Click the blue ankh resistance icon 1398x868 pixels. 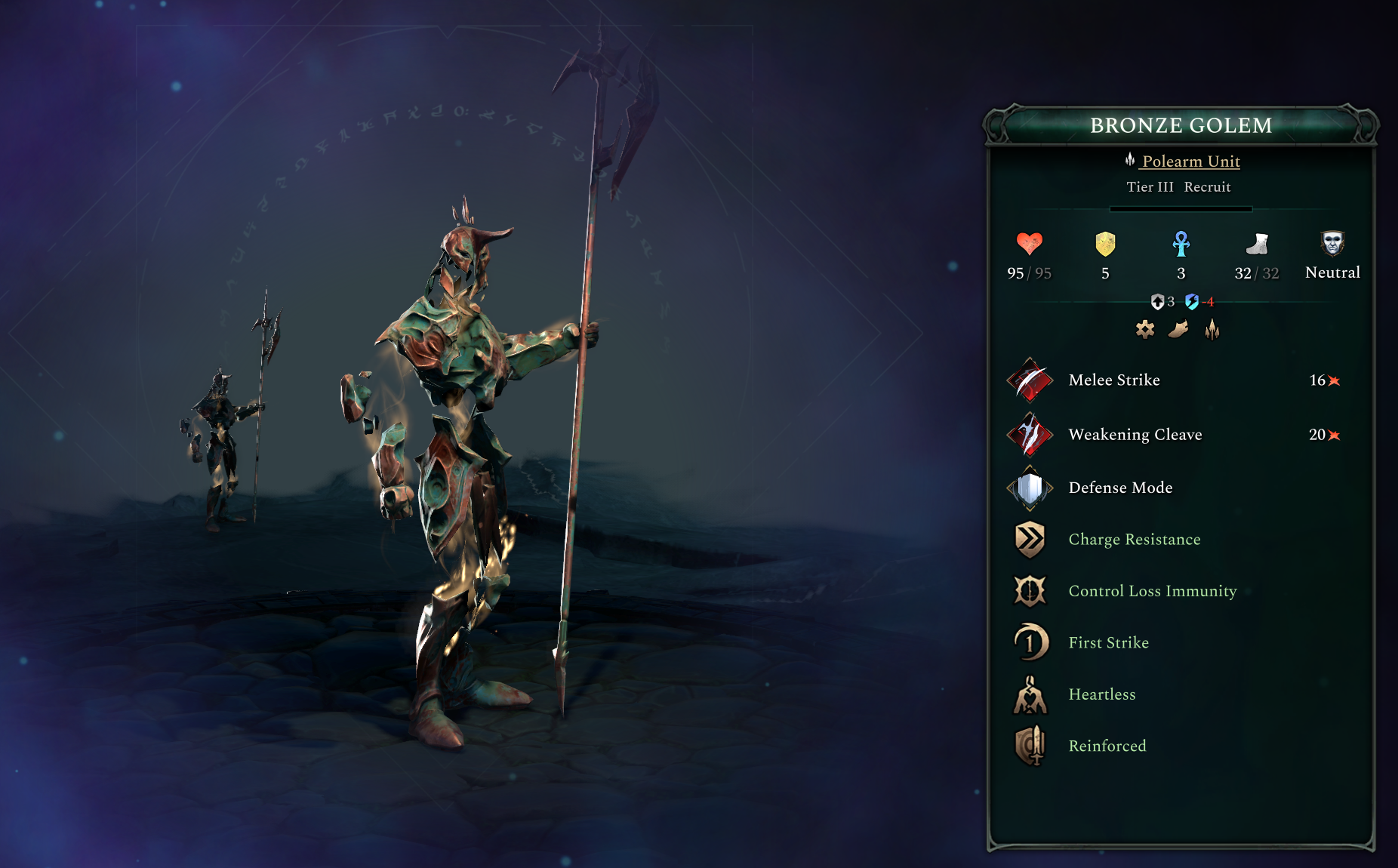click(x=1181, y=244)
